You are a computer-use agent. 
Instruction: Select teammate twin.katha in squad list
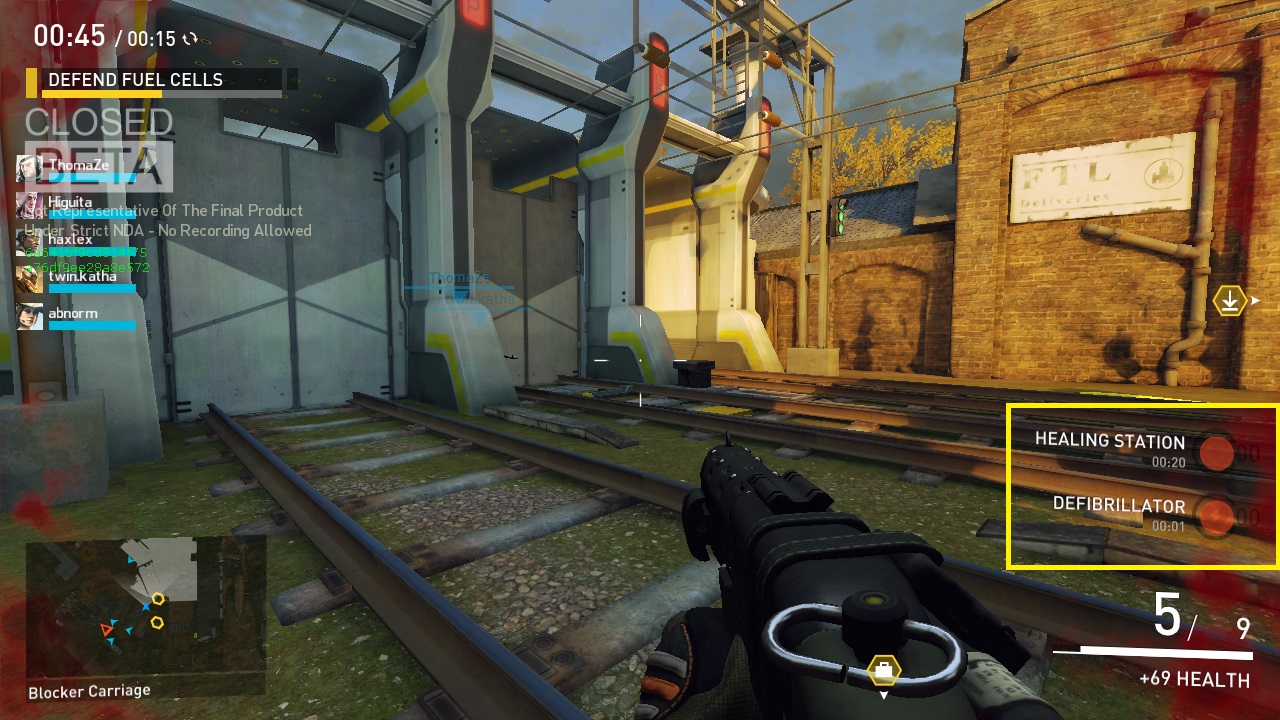point(82,278)
